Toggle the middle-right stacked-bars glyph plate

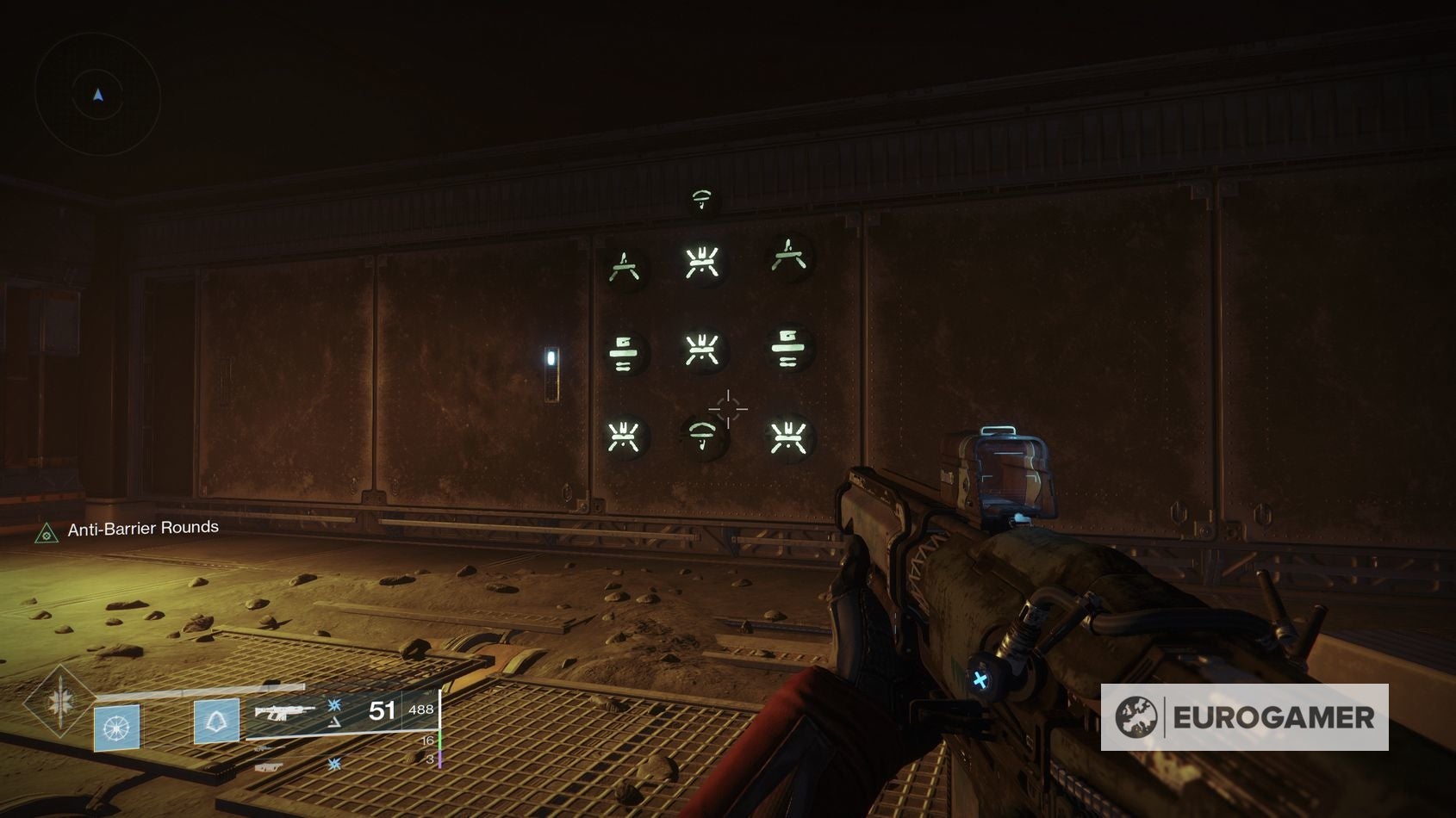point(790,348)
